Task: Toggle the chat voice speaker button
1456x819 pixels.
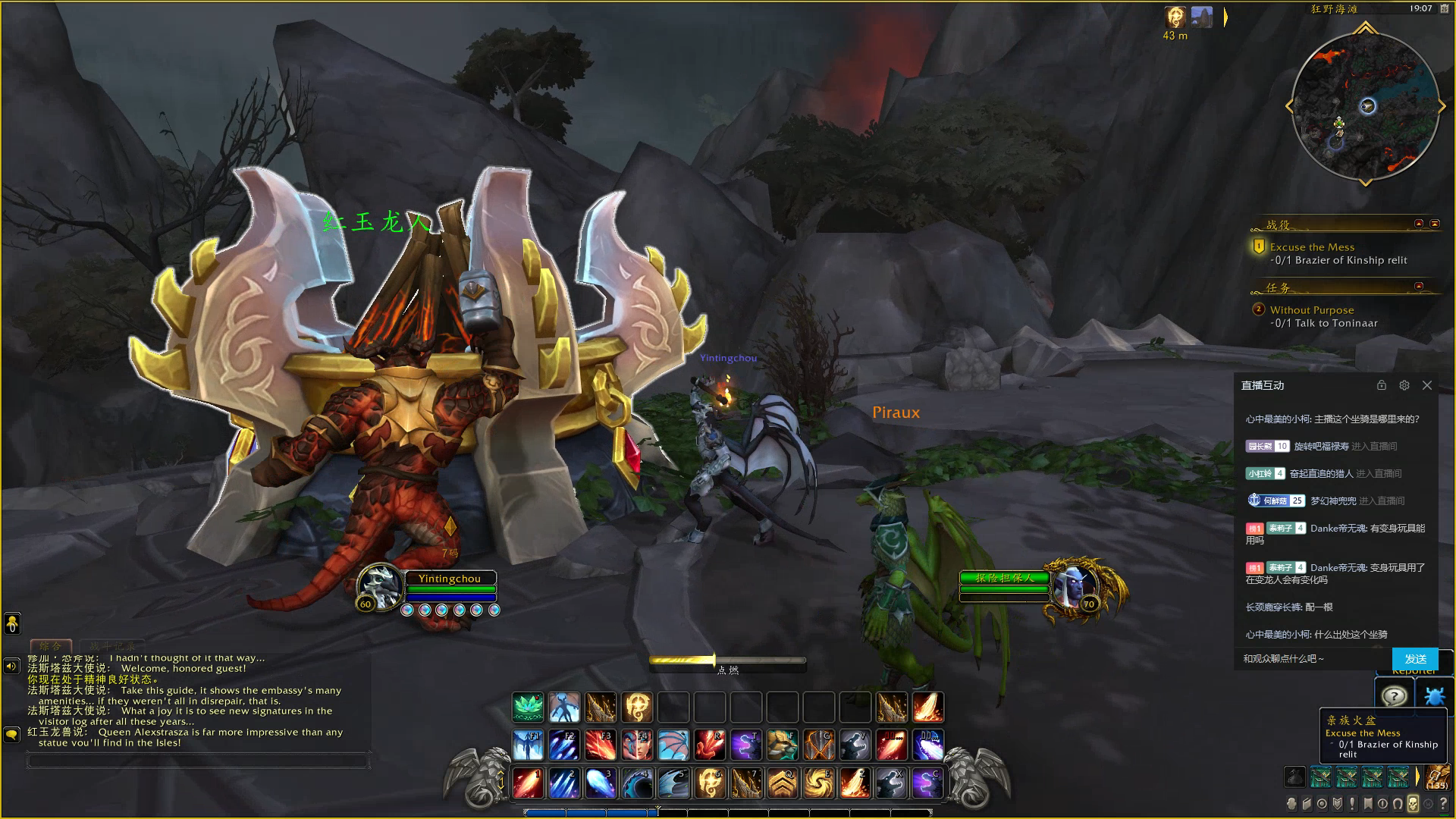Action: (x=12, y=667)
